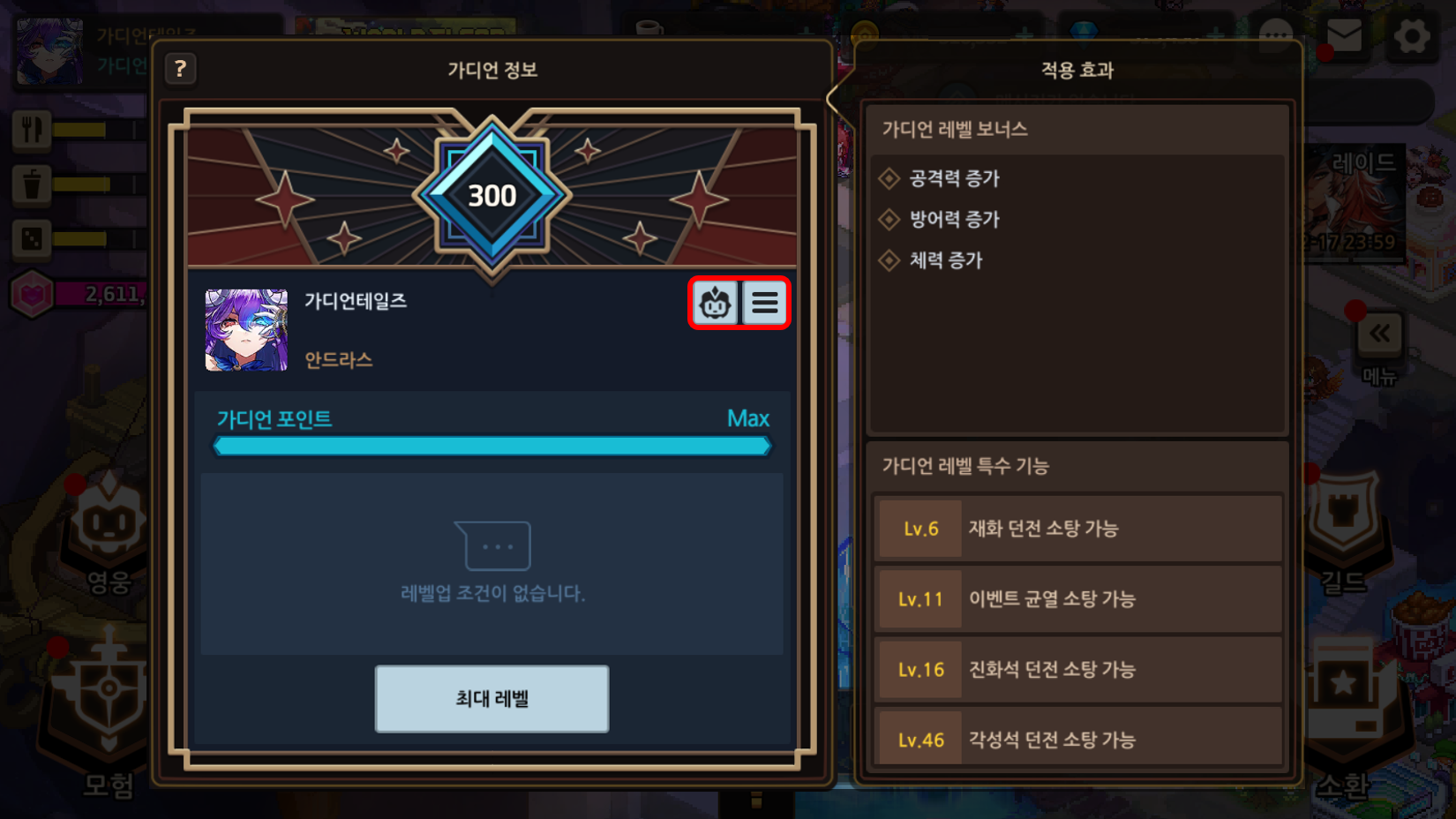
Task: Open the 소환 summon menu
Action: 1343,706
